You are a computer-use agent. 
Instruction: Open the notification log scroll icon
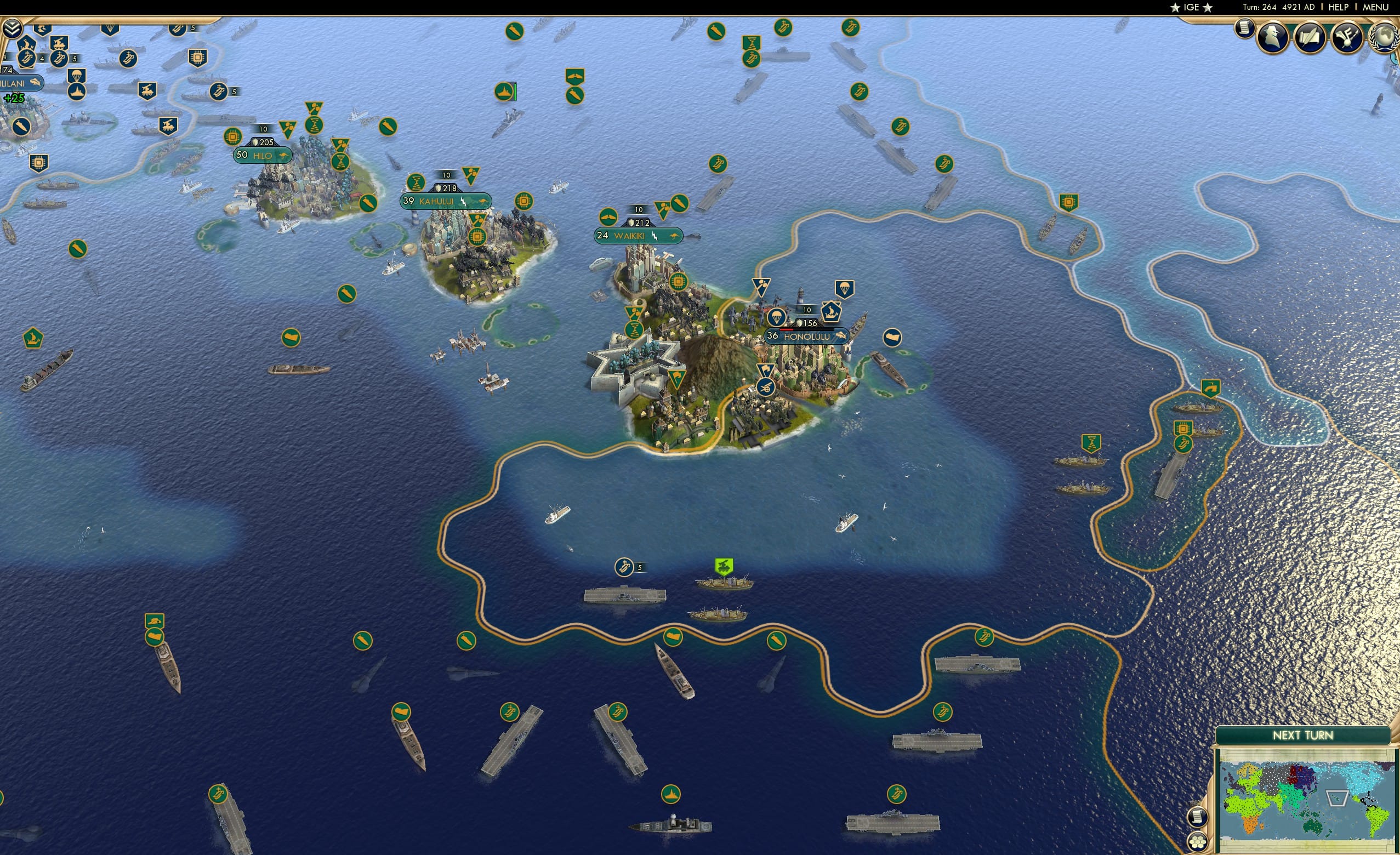tap(1243, 29)
